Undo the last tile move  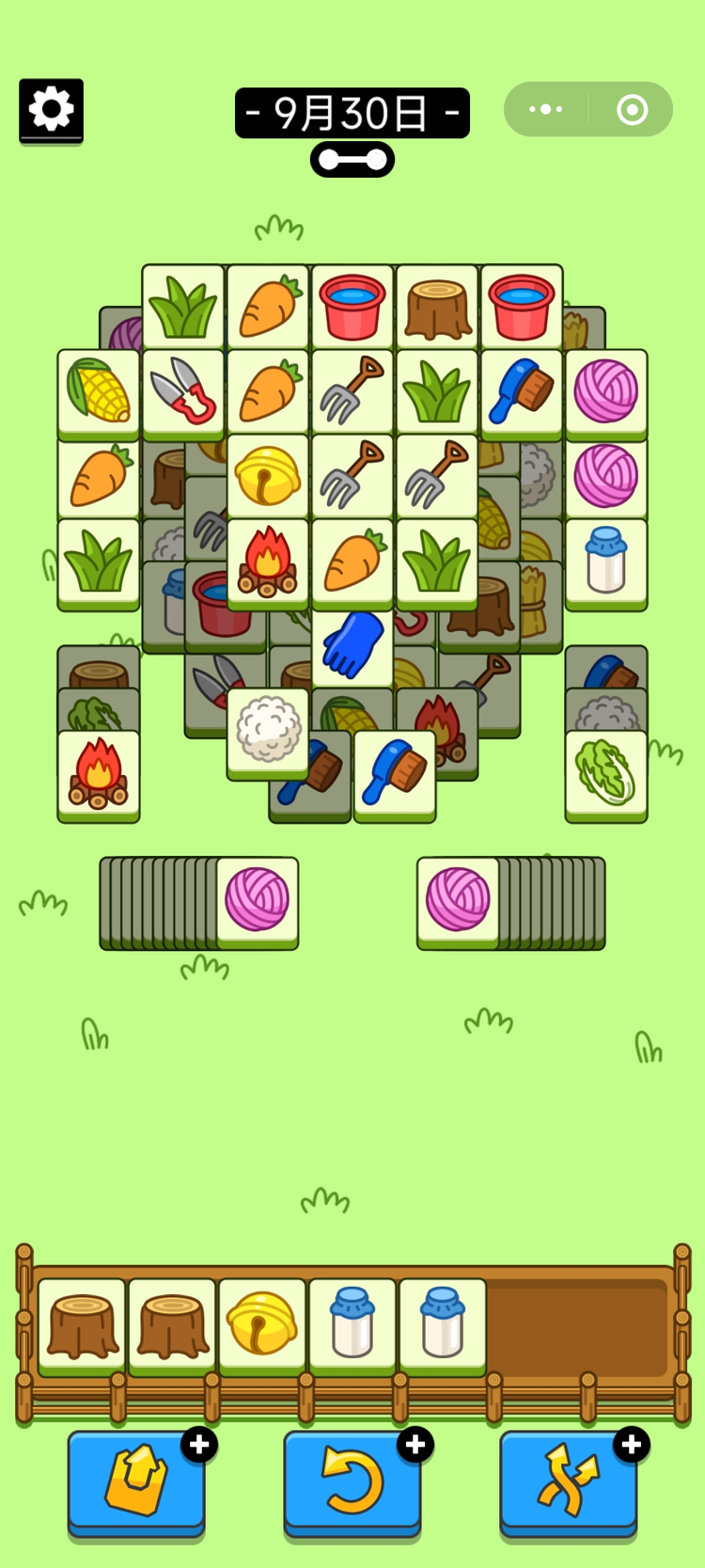pos(352,1481)
